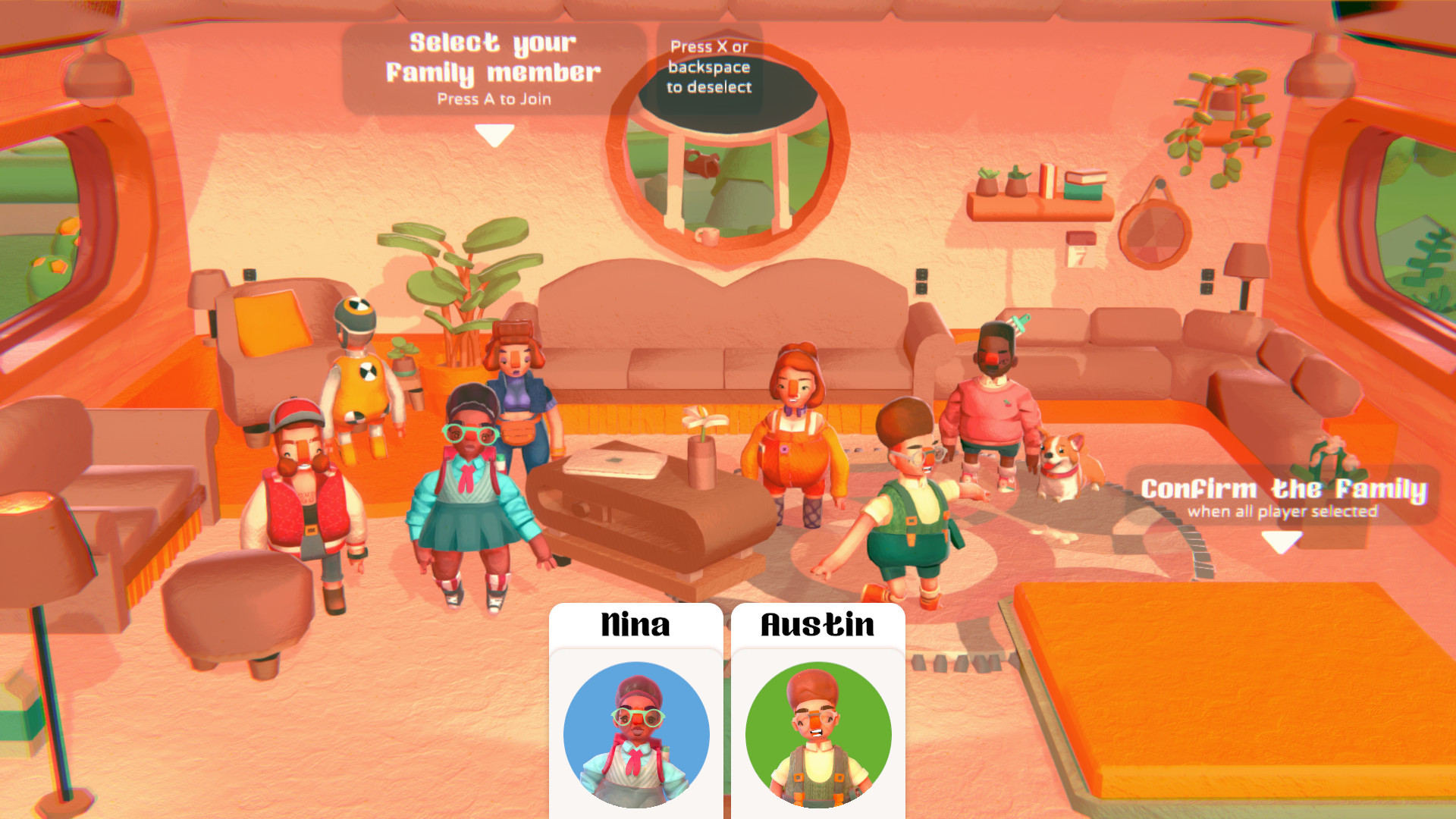
Task: Click the Austin name card header
Action: 819,626
